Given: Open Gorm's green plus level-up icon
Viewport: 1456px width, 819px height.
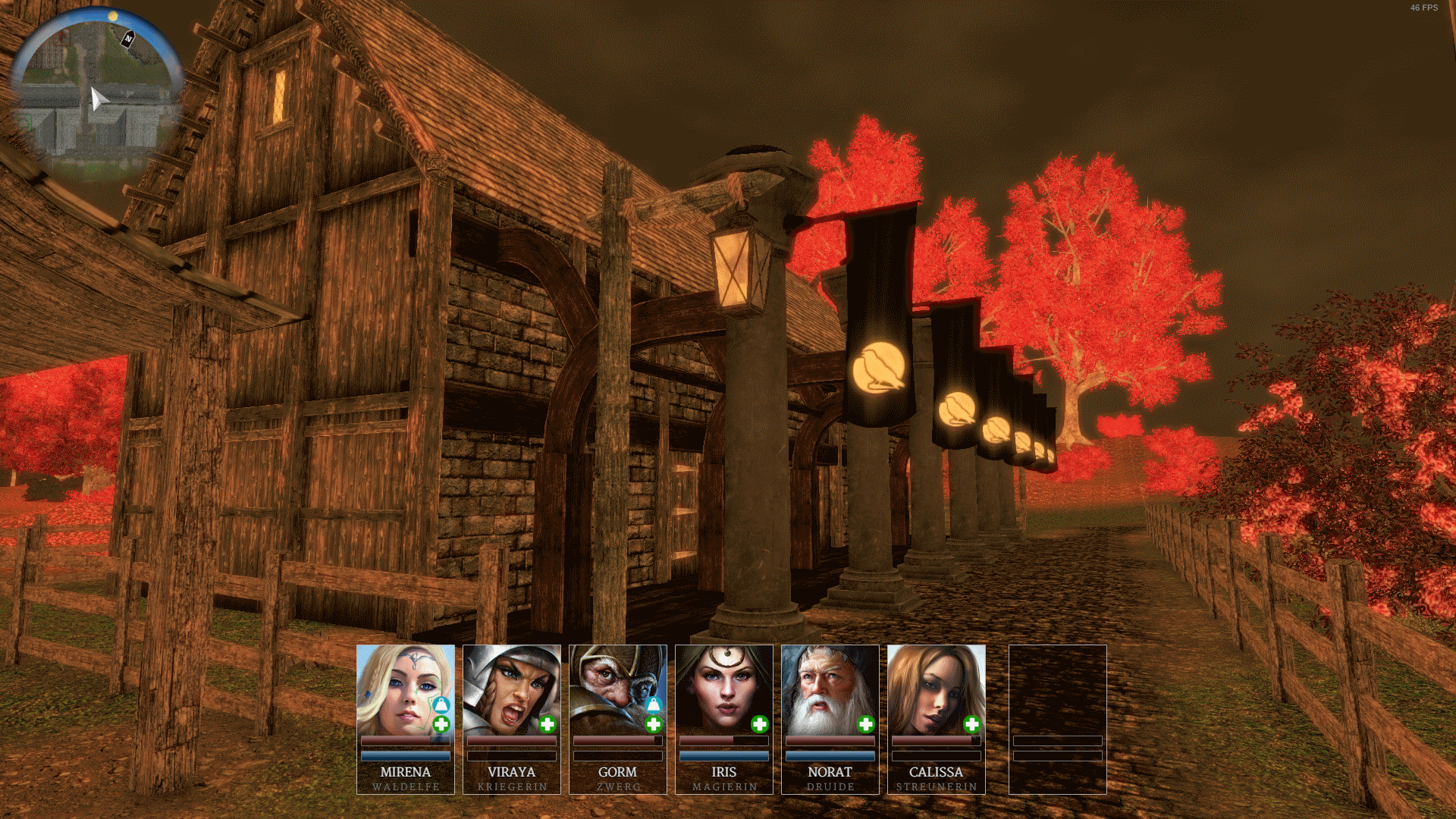Looking at the screenshot, I should 654,724.
